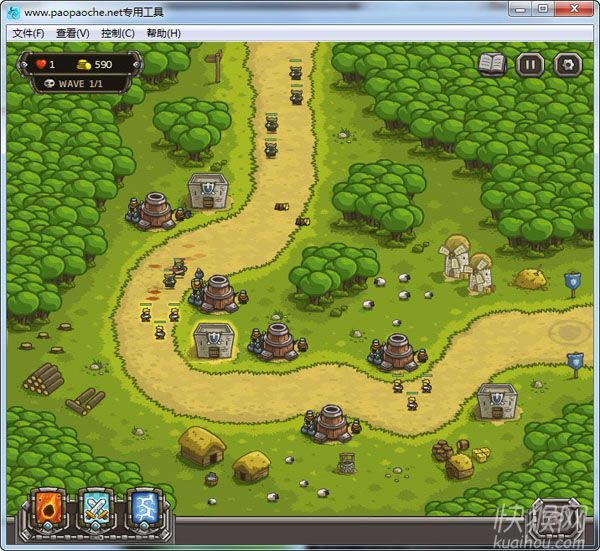Activate the Rain of Fire meteor spell
The image size is (600, 551).
pyautogui.click(x=49, y=508)
